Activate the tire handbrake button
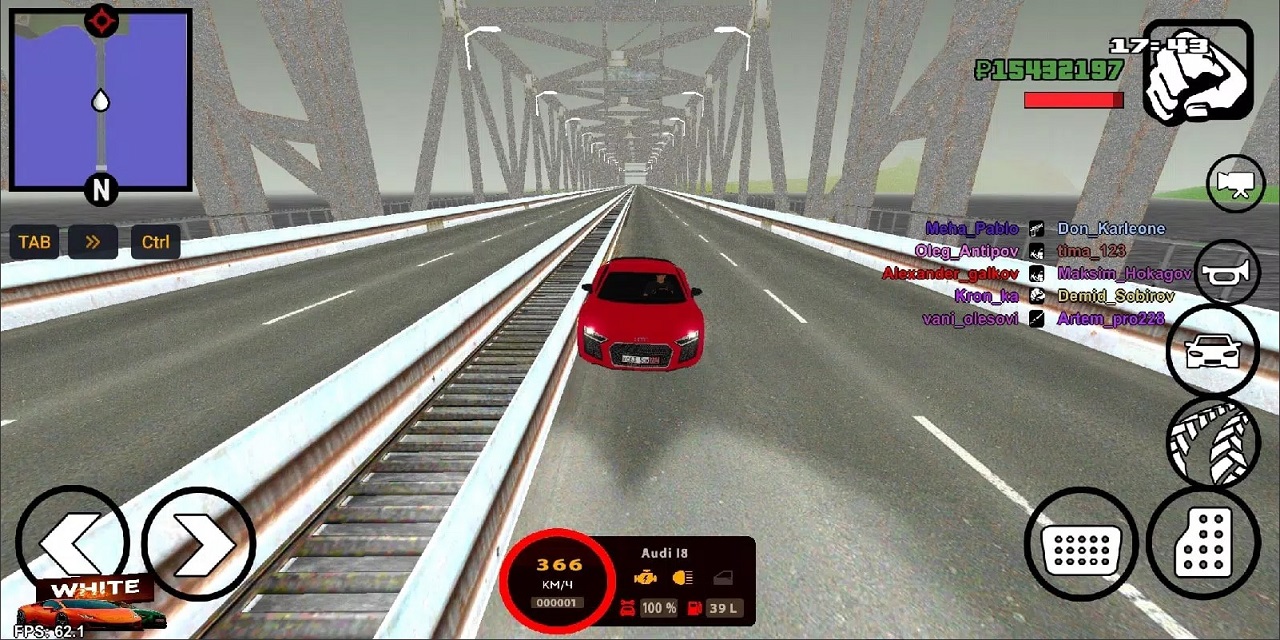 tap(1213, 442)
